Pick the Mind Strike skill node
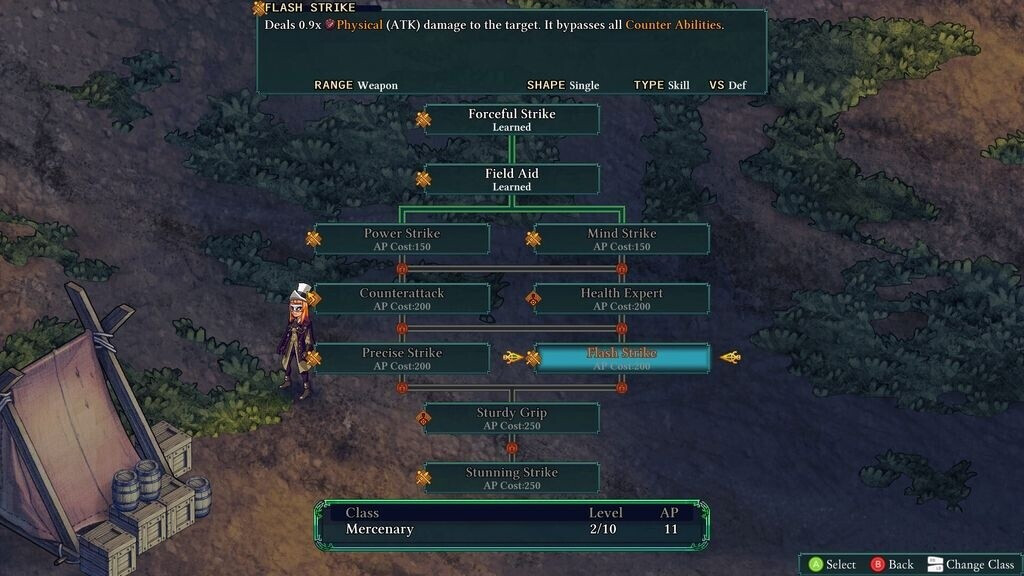 tap(621, 239)
